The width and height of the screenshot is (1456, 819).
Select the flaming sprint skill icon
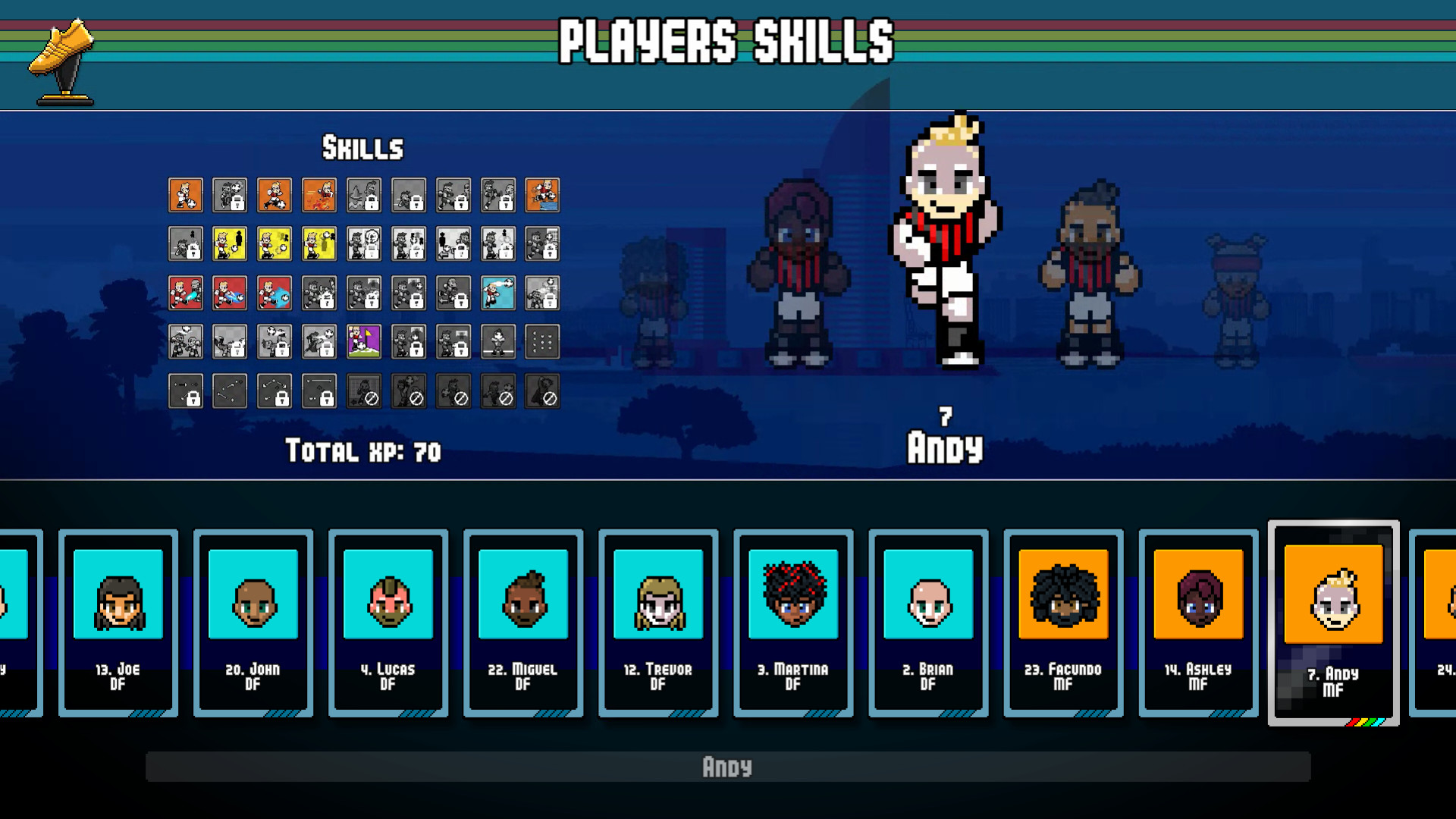pyautogui.click(x=319, y=196)
